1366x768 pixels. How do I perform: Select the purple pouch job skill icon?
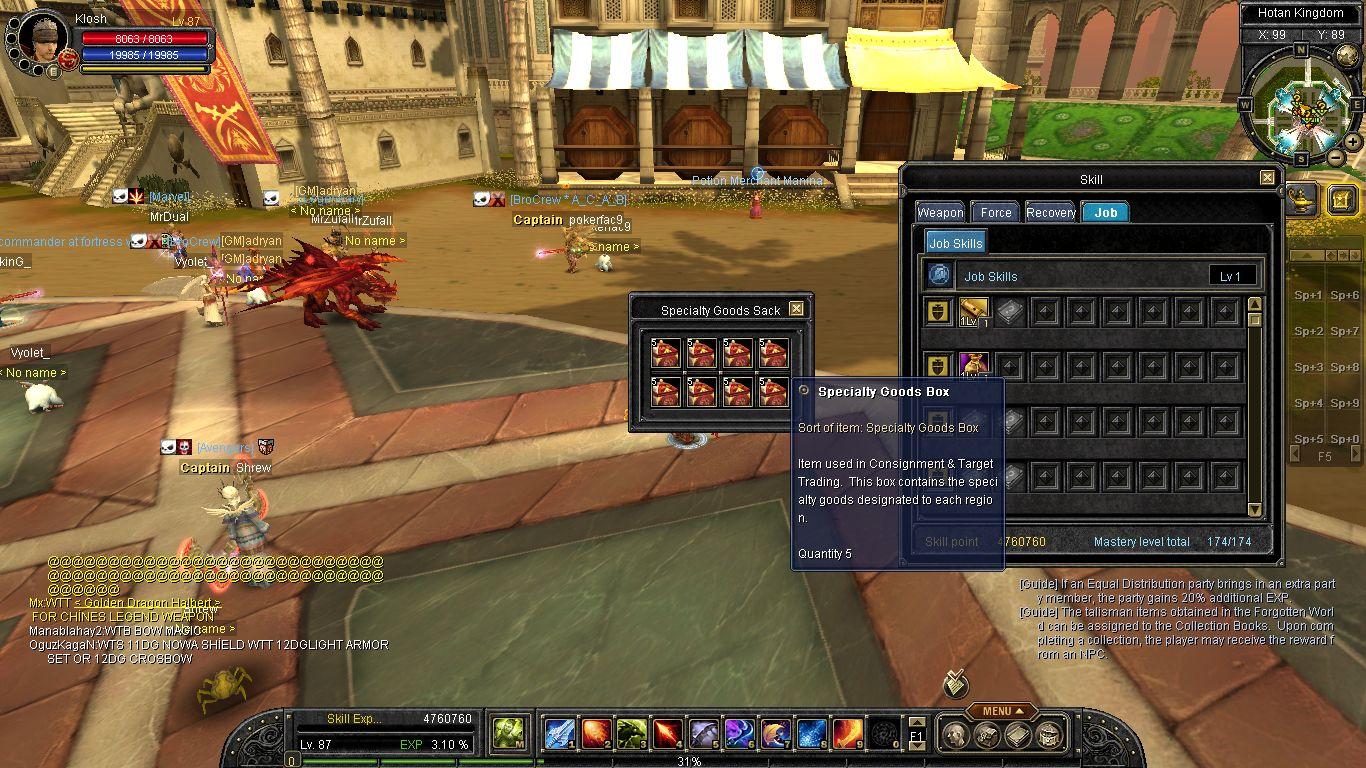tap(974, 365)
